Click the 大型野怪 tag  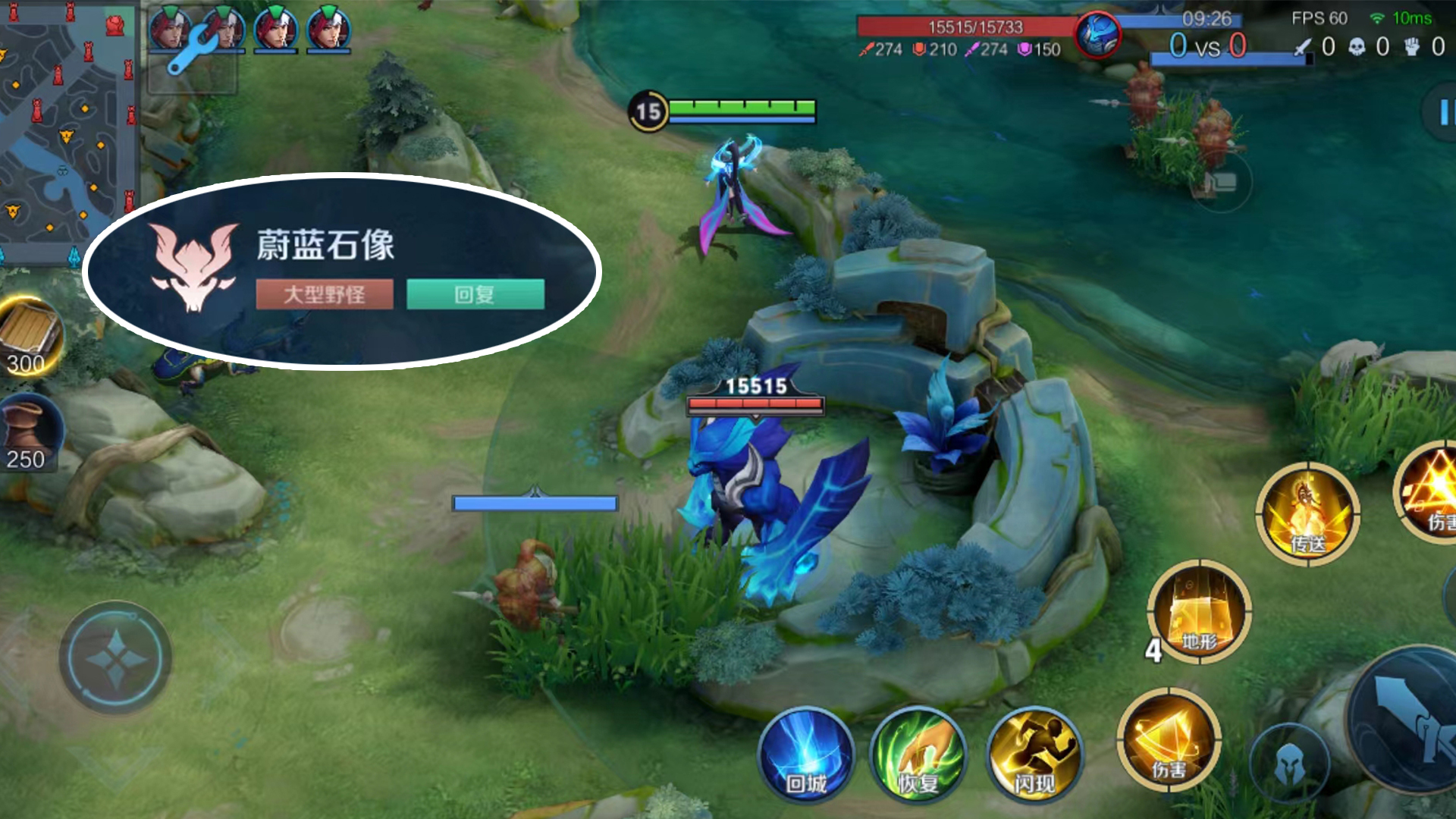pyautogui.click(x=325, y=294)
